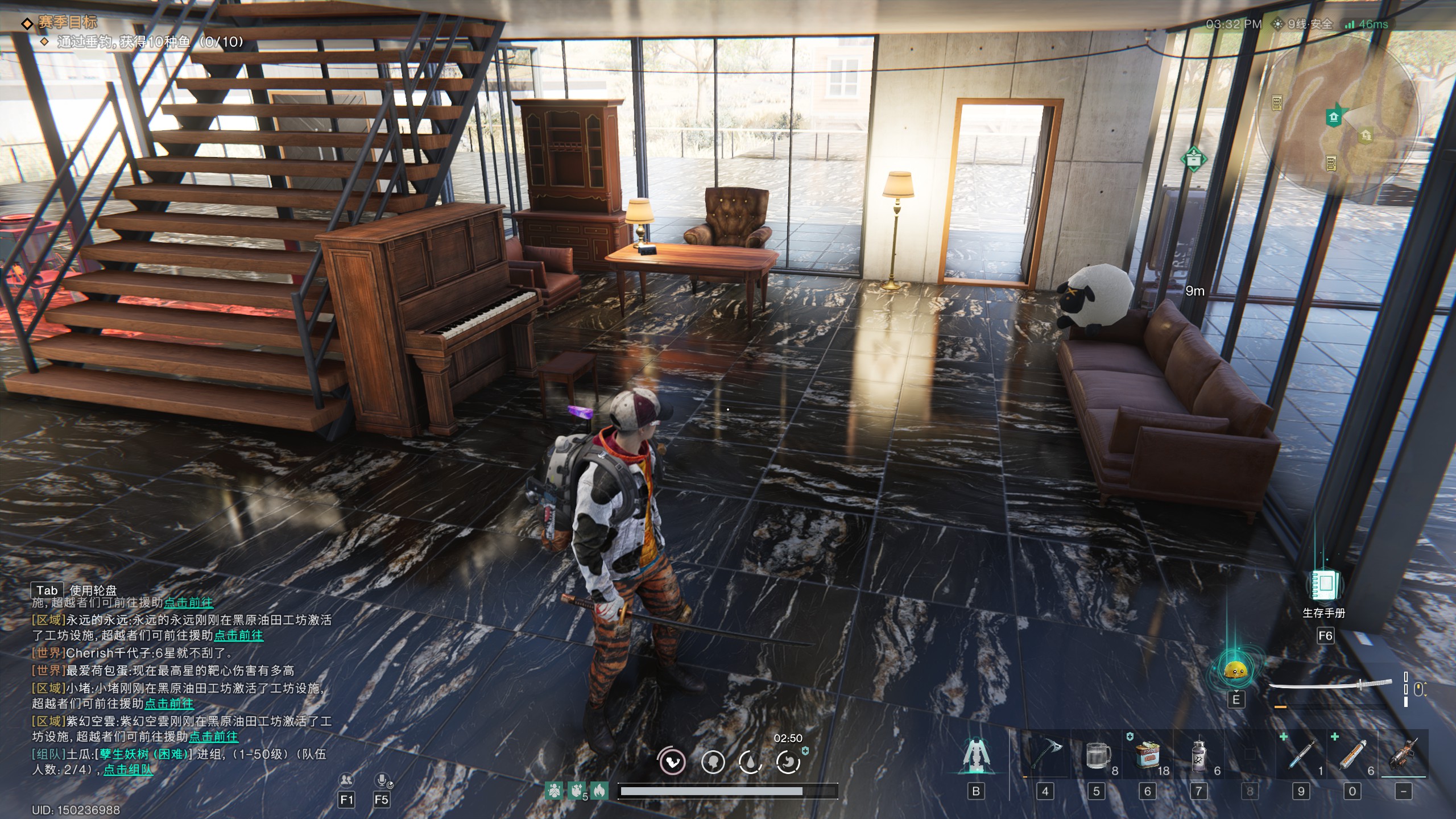This screenshot has height=819, width=1456.
Task: Open the 生存手册 survival handbook
Action: click(x=1325, y=587)
